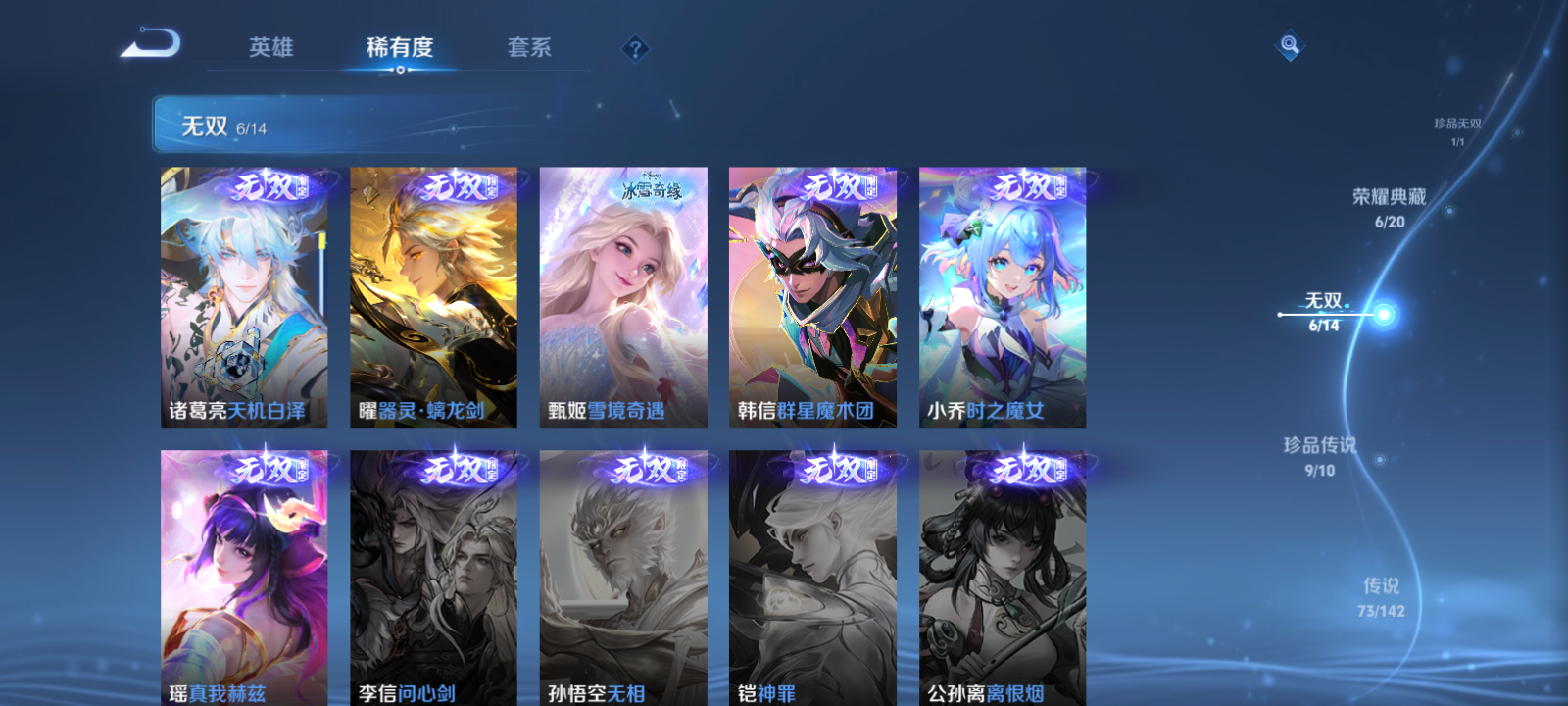This screenshot has height=706, width=1568.
Task: Select the 诸葛亮天机白泽 skin
Action: click(x=243, y=294)
